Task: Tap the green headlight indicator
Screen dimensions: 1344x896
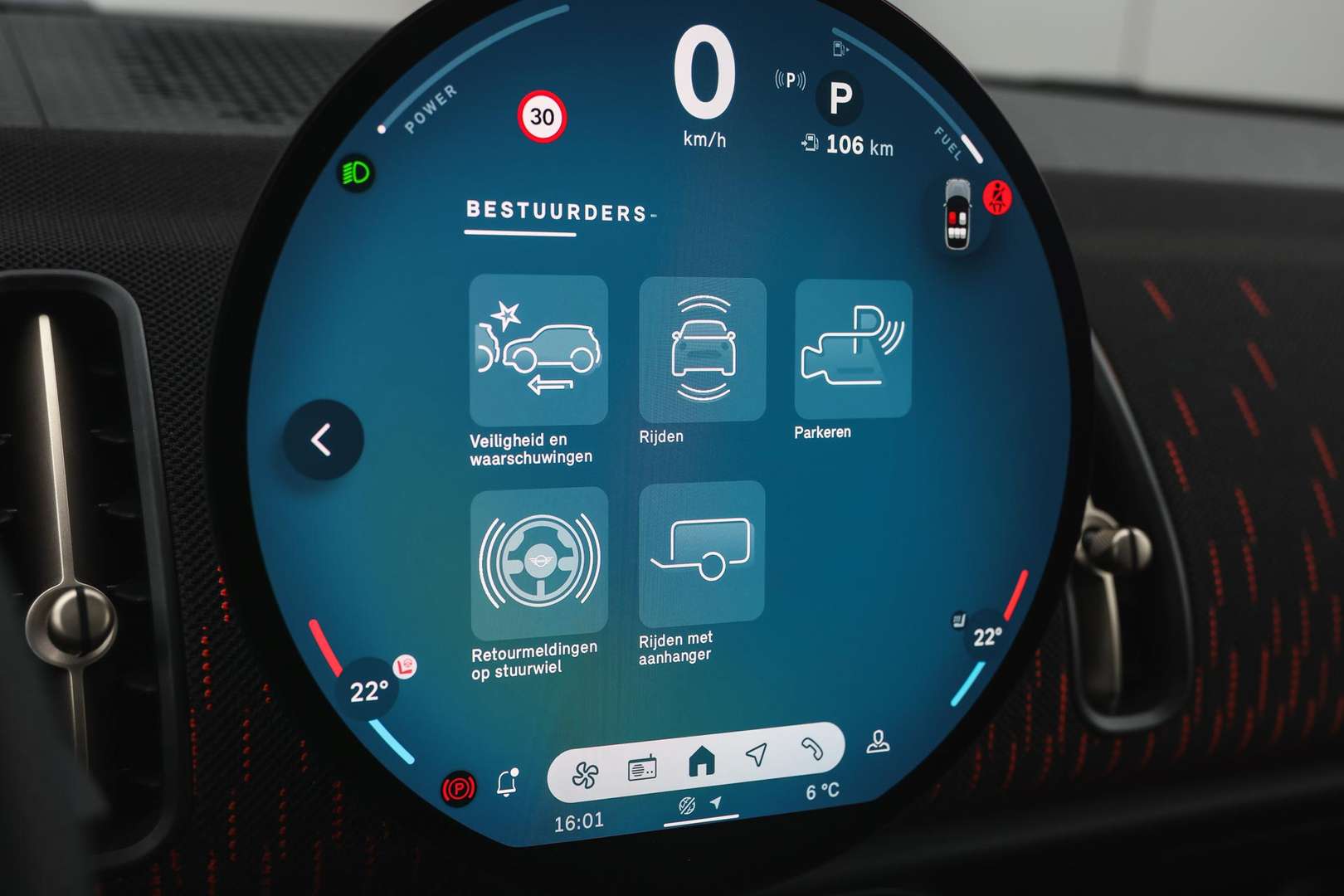Action: 355,170
